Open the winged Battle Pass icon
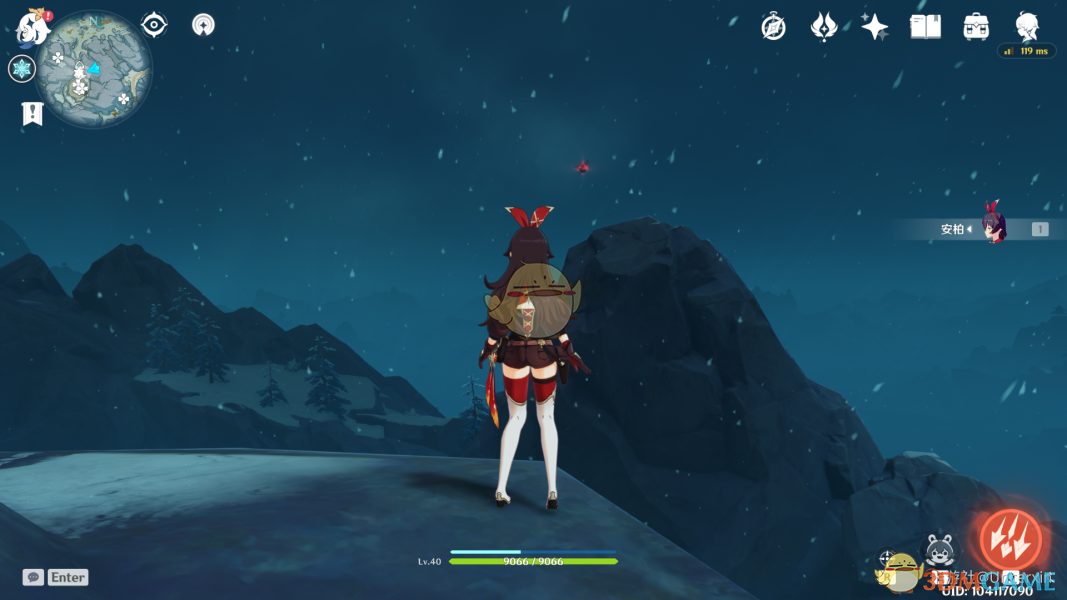The width and height of the screenshot is (1067, 600). point(823,27)
